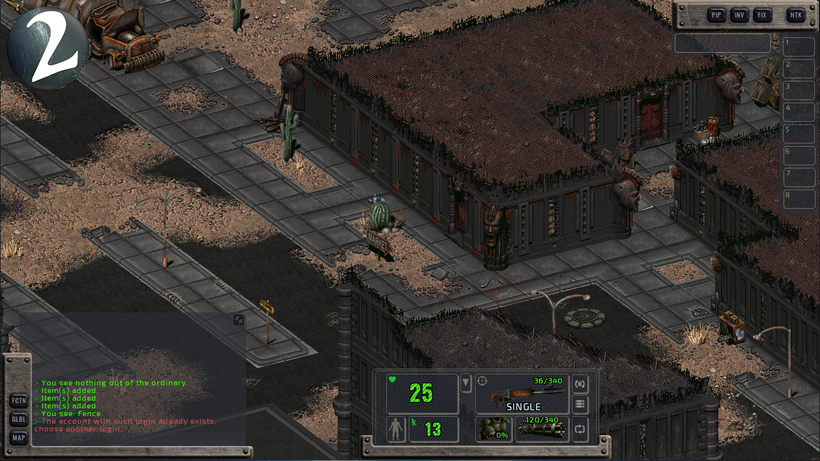Swap weapons with the cycle arrows button

[x=580, y=429]
